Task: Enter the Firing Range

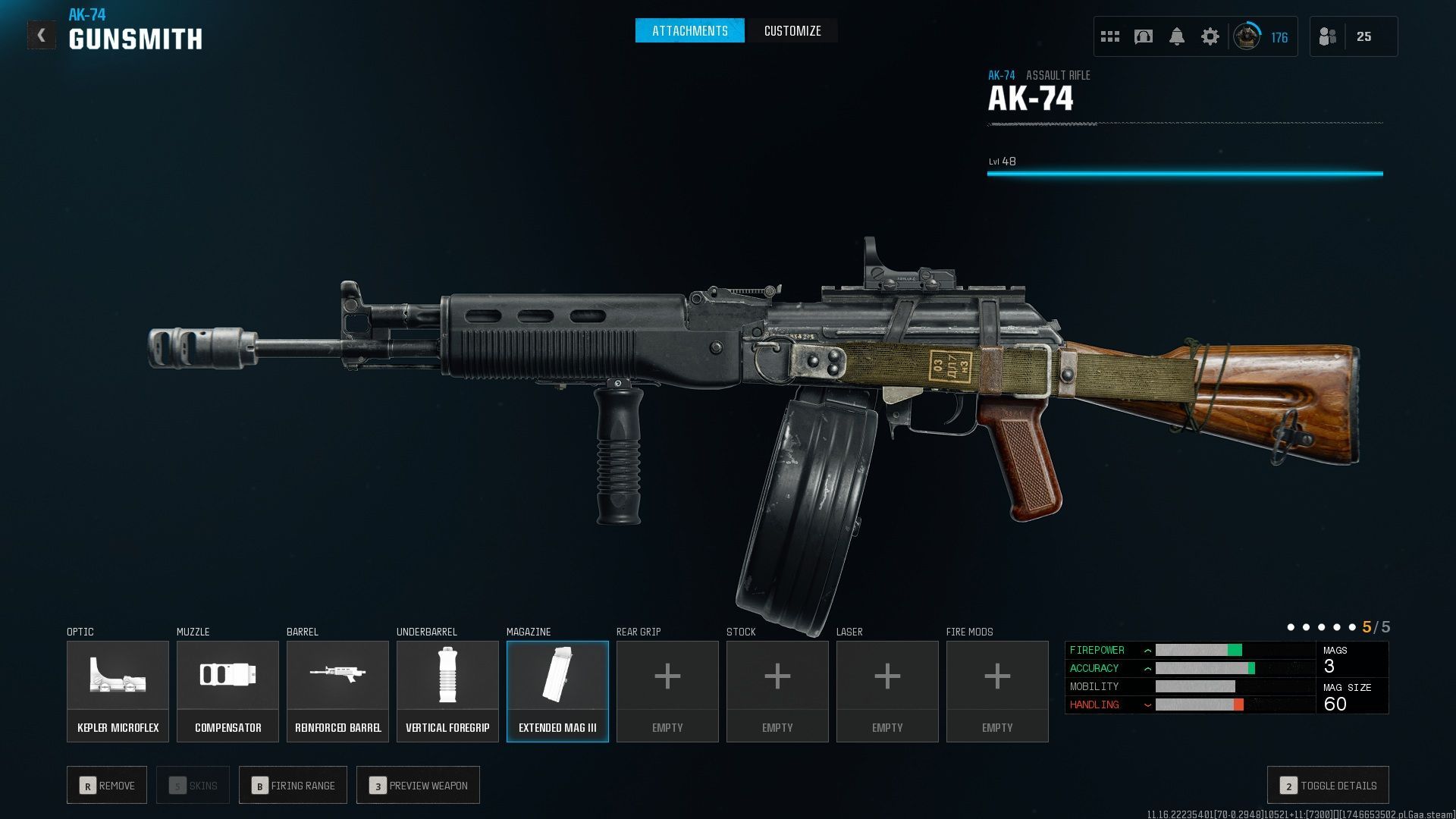Action: point(293,786)
